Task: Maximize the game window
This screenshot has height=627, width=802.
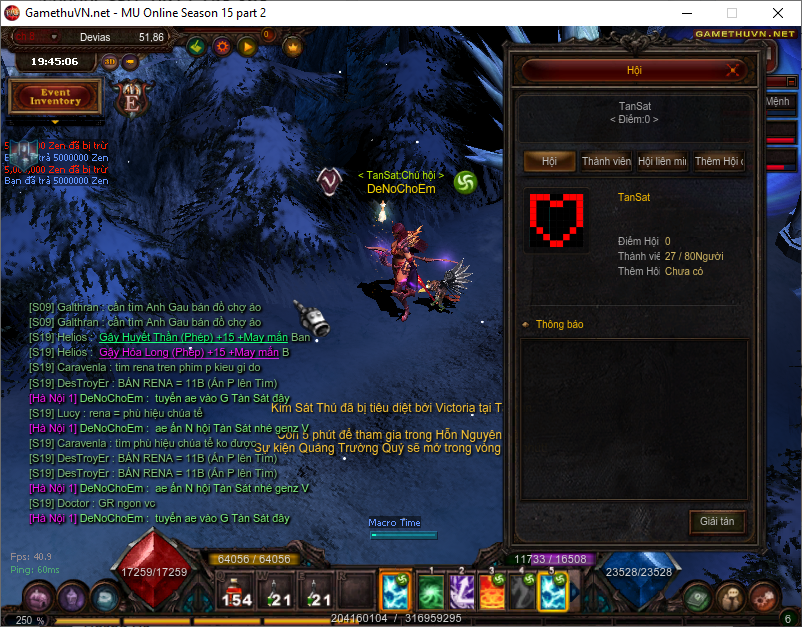Action: (731, 14)
